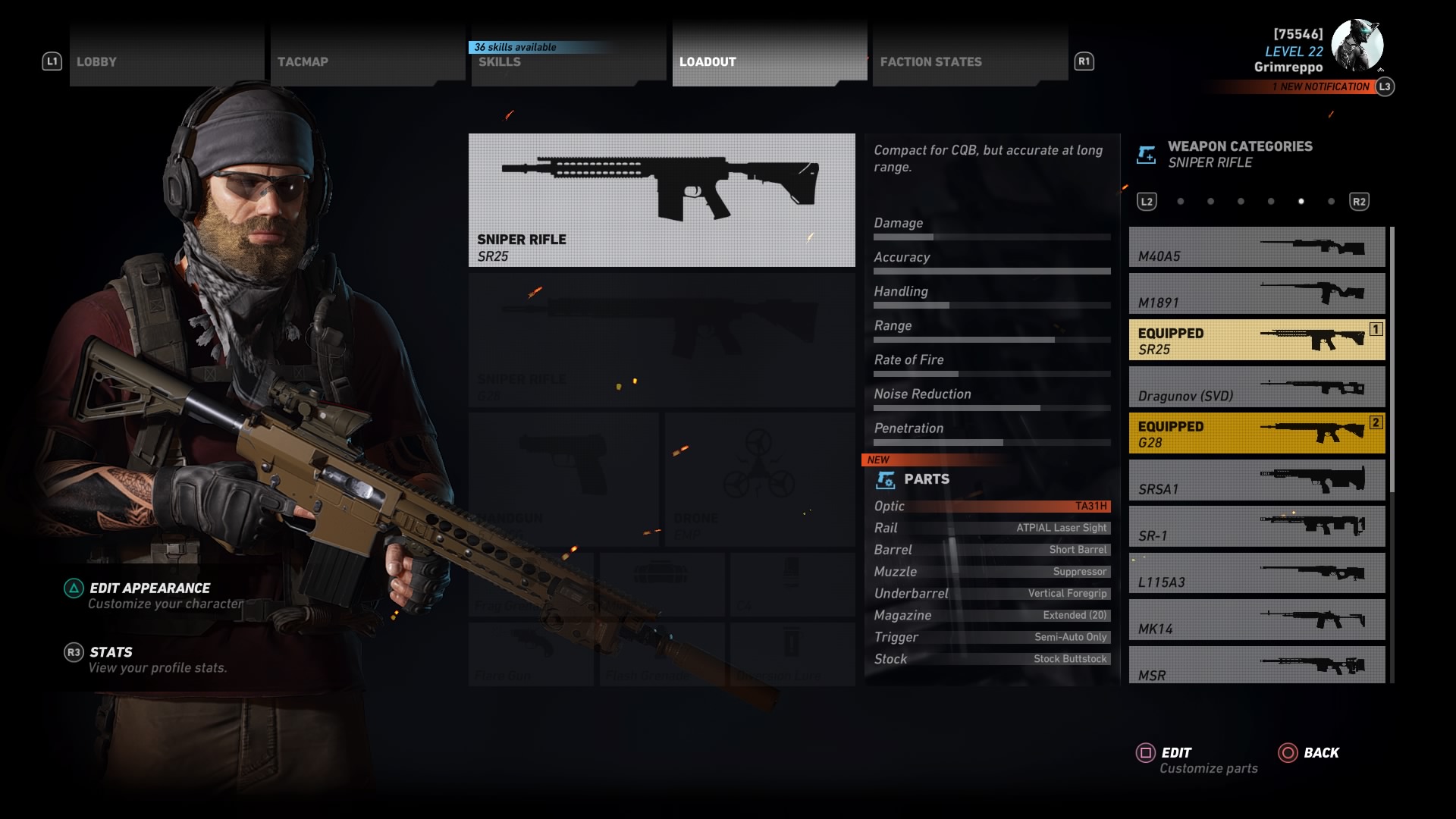
Task: Go to the Skills tab
Action: point(568,61)
